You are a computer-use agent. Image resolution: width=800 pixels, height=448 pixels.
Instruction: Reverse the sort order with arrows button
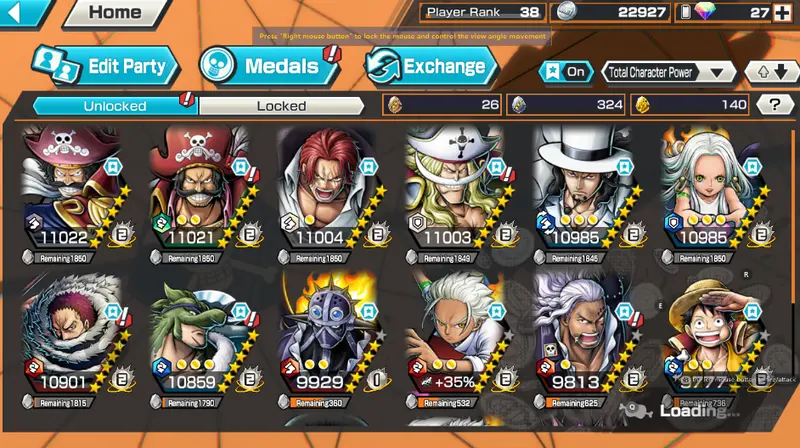pos(767,72)
